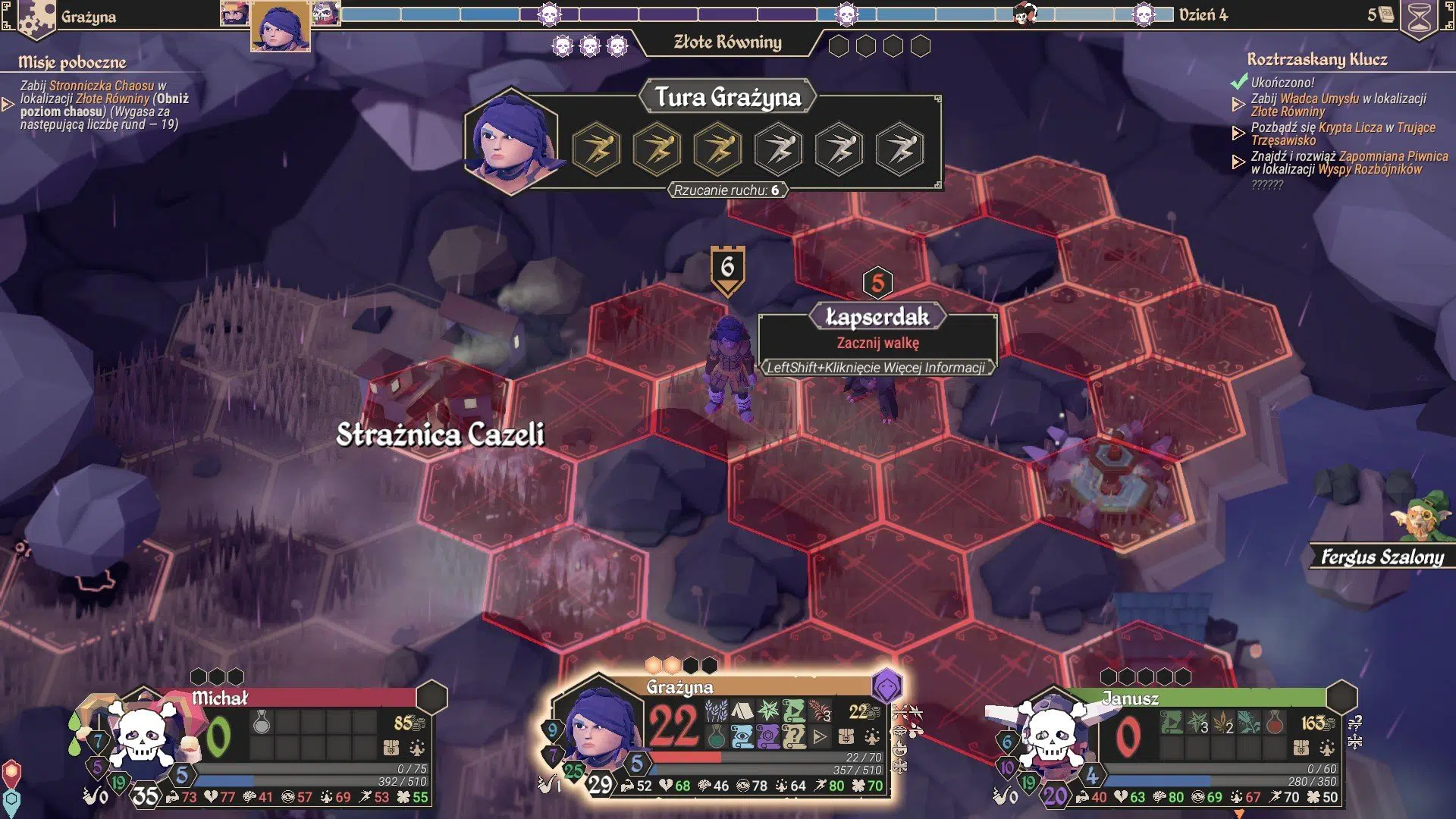
Task: Select the bearded hero's turn-order portrait
Action: point(234,14)
